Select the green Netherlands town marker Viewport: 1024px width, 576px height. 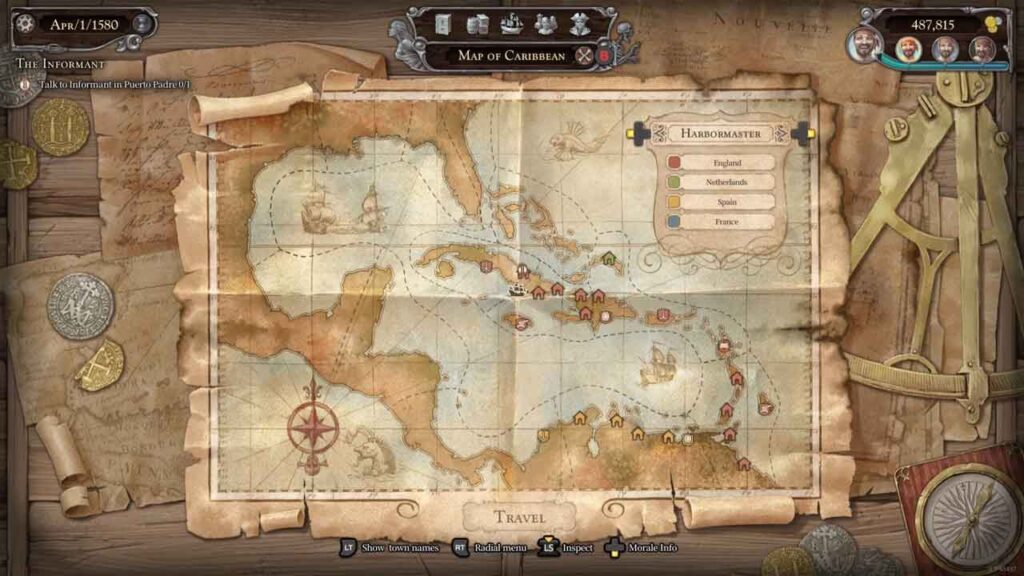[608, 258]
